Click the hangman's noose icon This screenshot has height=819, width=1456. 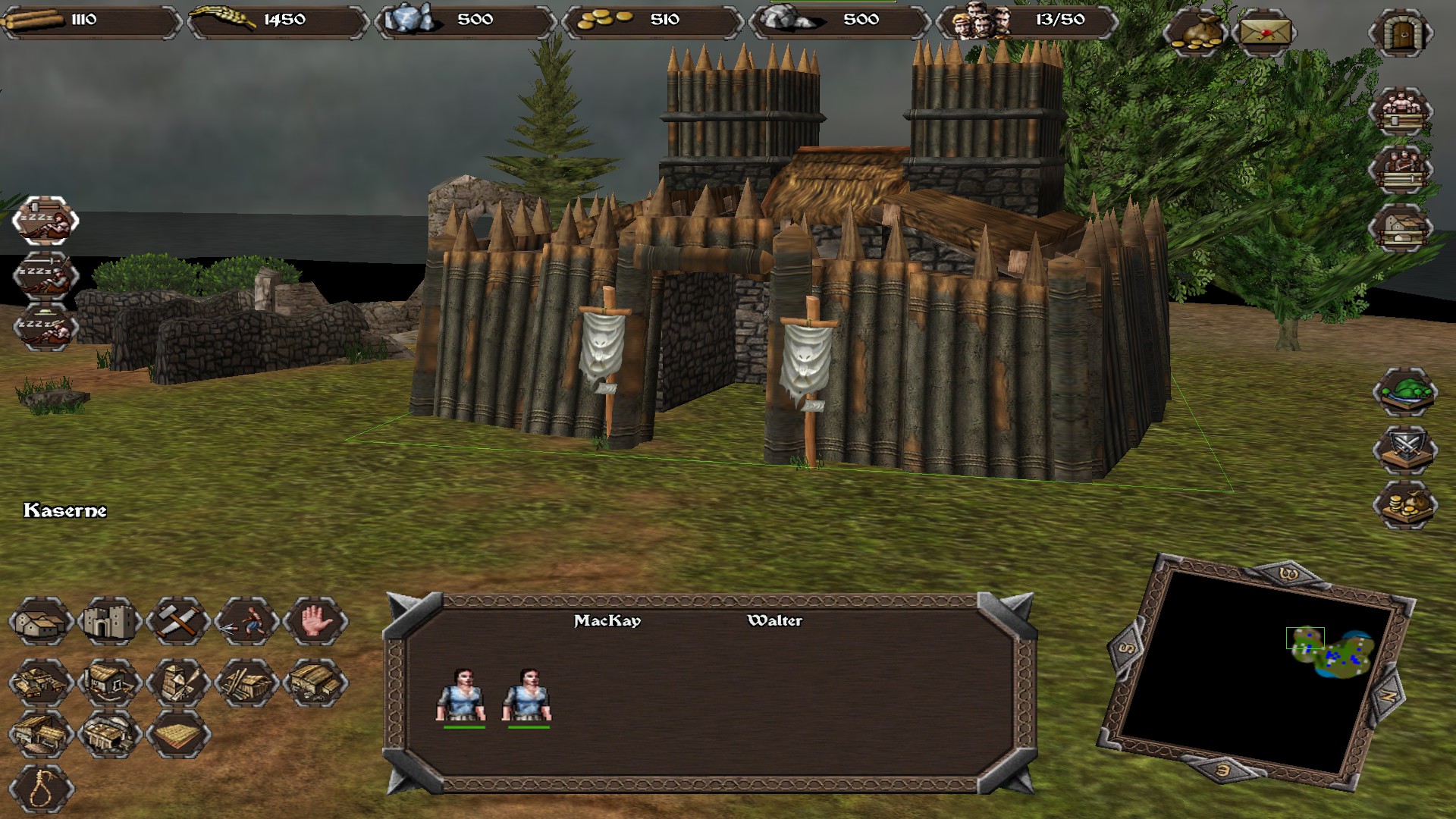click(42, 789)
